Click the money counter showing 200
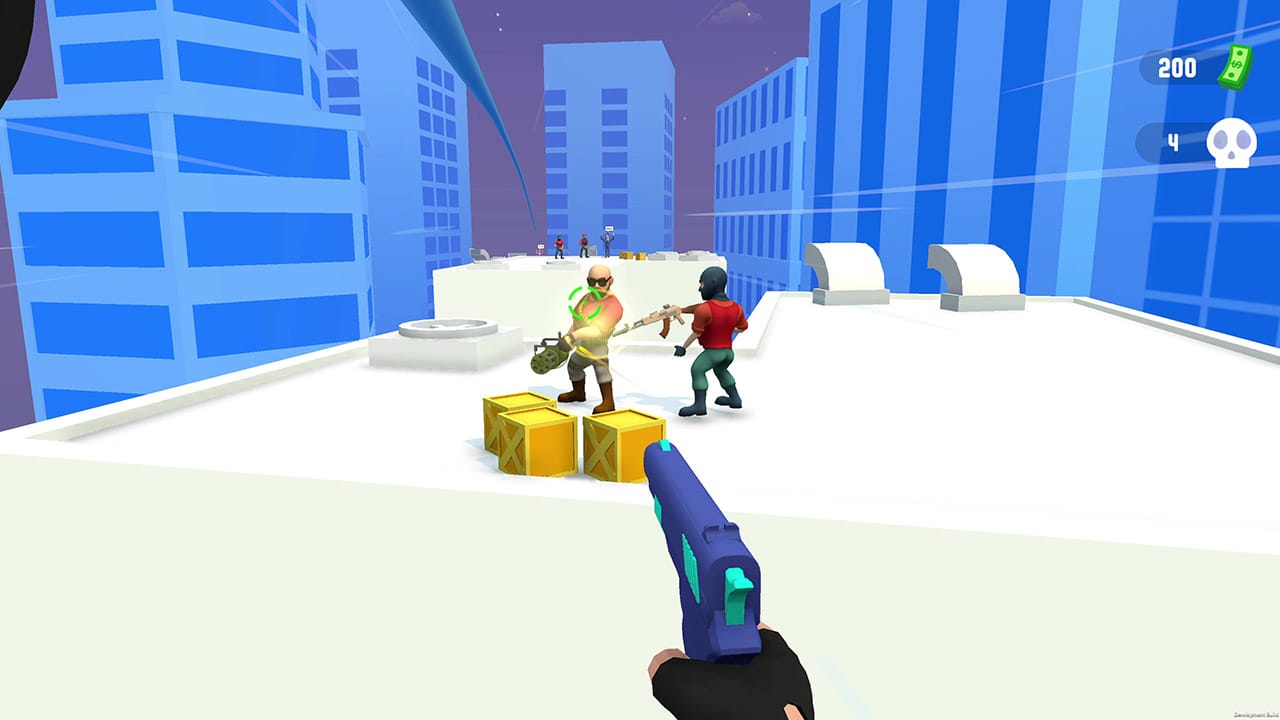1280x720 pixels. (1180, 68)
